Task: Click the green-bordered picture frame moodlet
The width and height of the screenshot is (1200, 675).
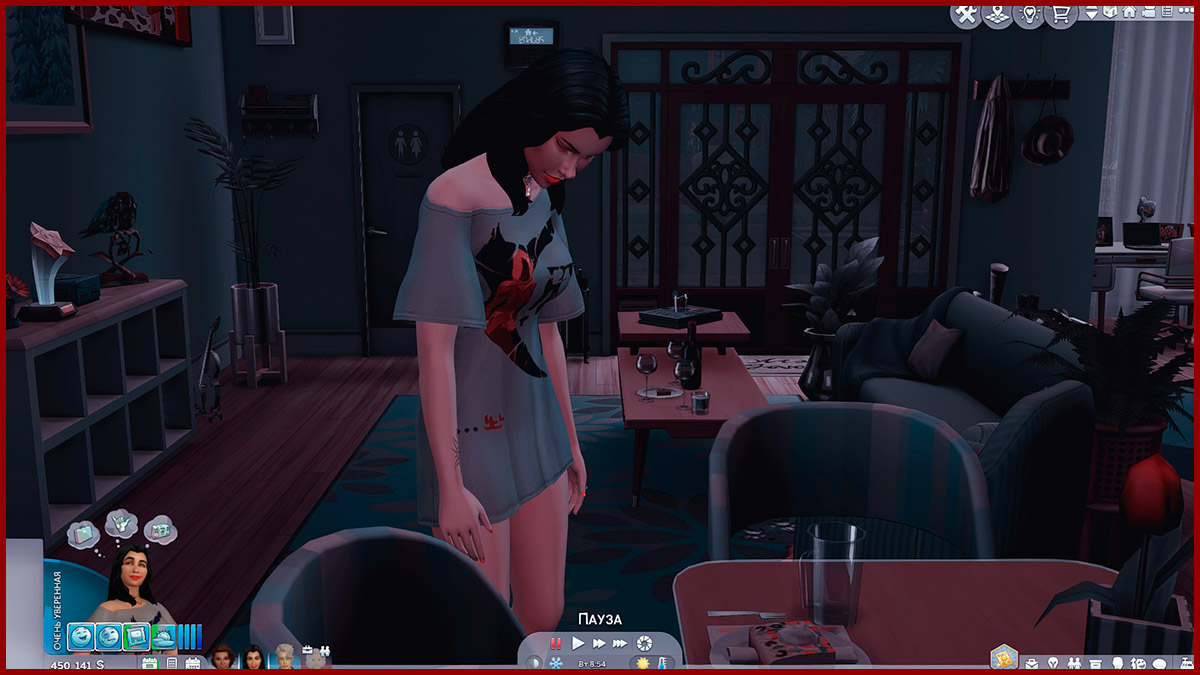Action: [138, 636]
